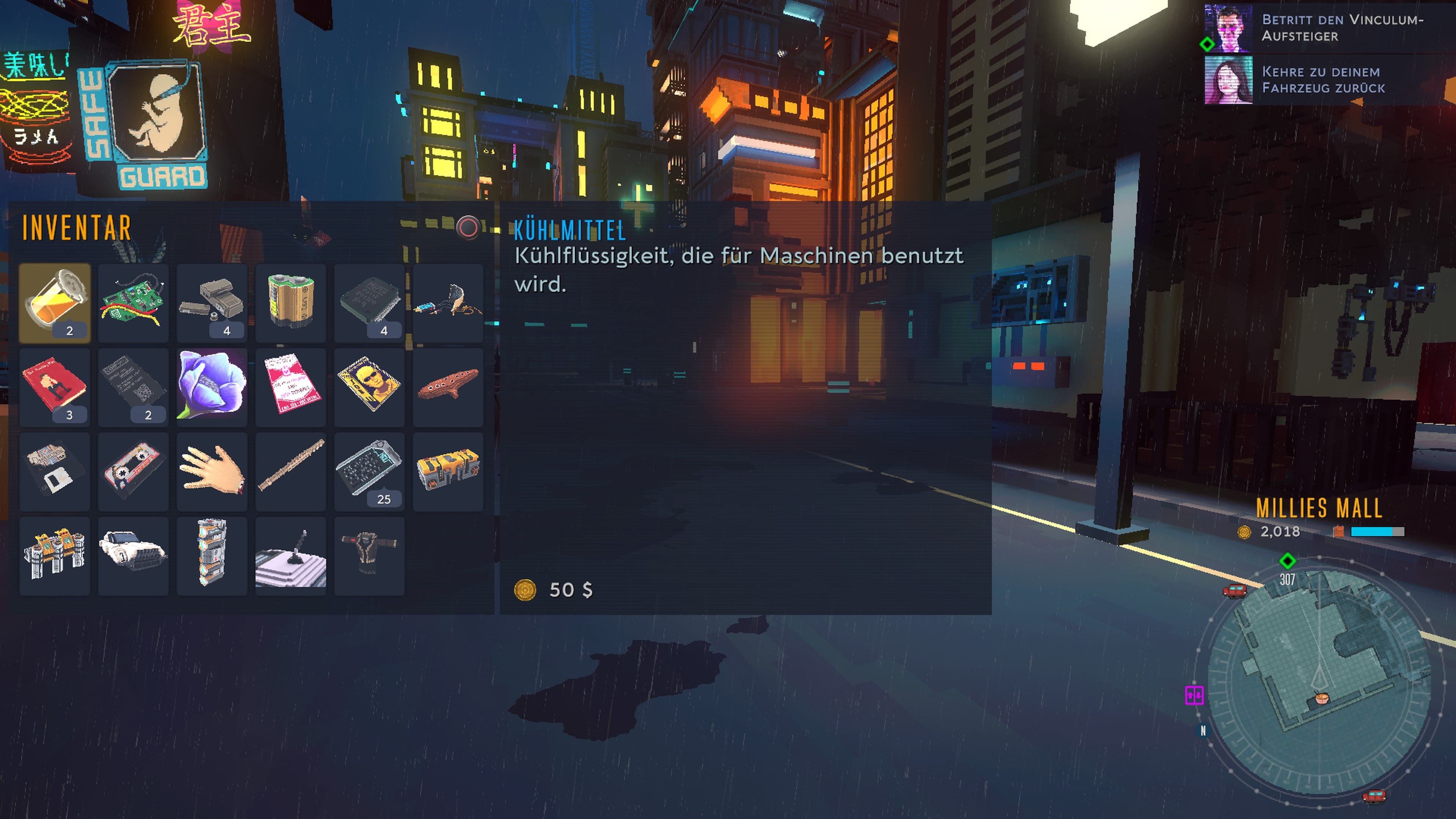Choose the cassette tape item
This screenshot has height=819, width=1456.
[133, 471]
